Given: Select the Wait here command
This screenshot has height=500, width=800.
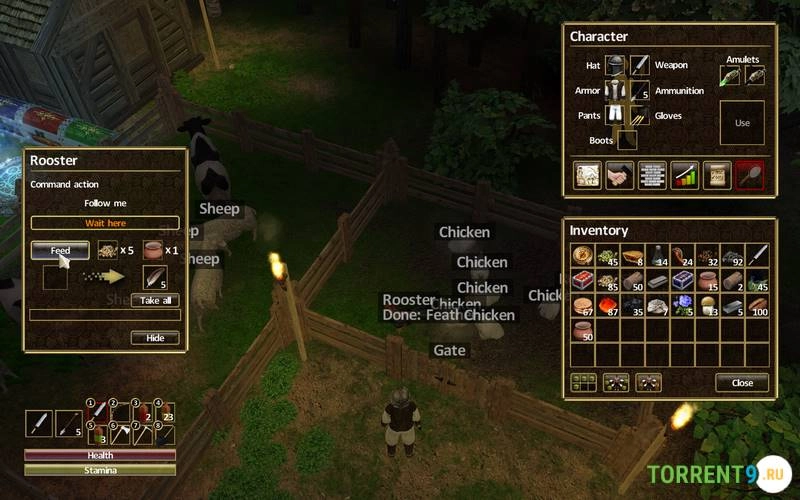Looking at the screenshot, I should point(105,223).
